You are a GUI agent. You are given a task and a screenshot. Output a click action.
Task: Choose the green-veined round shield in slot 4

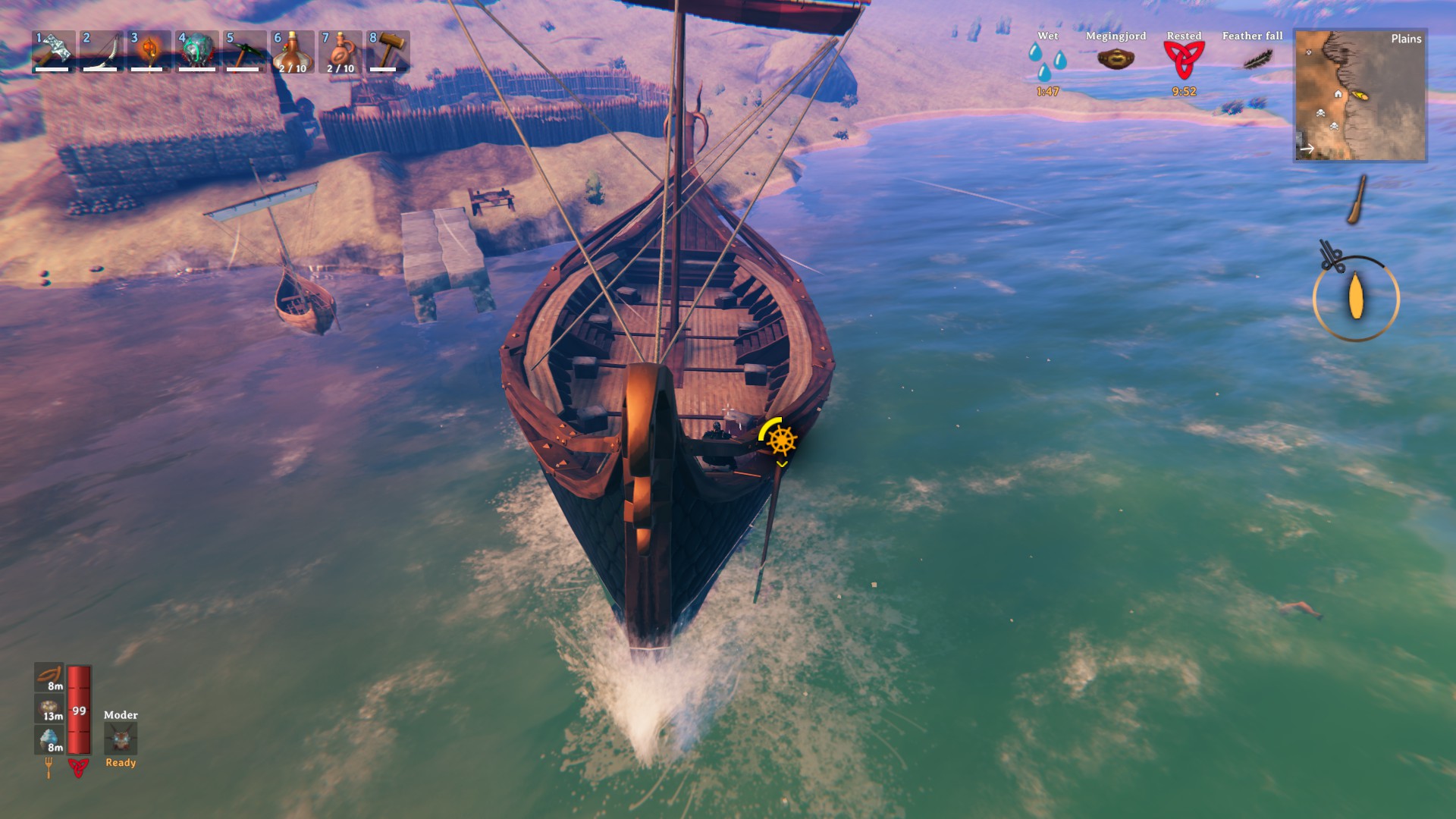click(x=196, y=51)
